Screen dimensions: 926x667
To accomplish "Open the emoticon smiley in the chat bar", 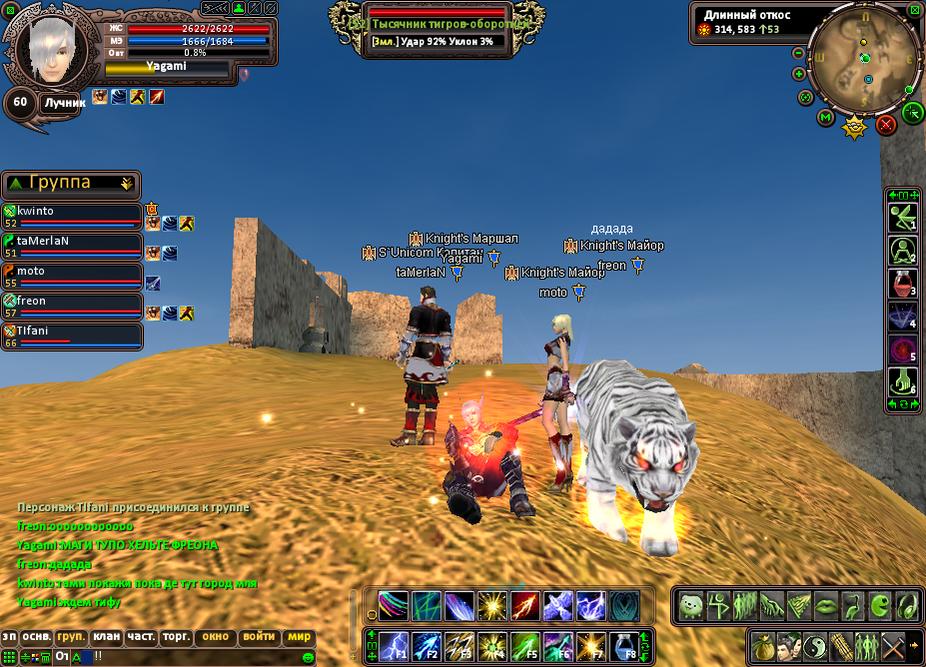I will (308, 657).
